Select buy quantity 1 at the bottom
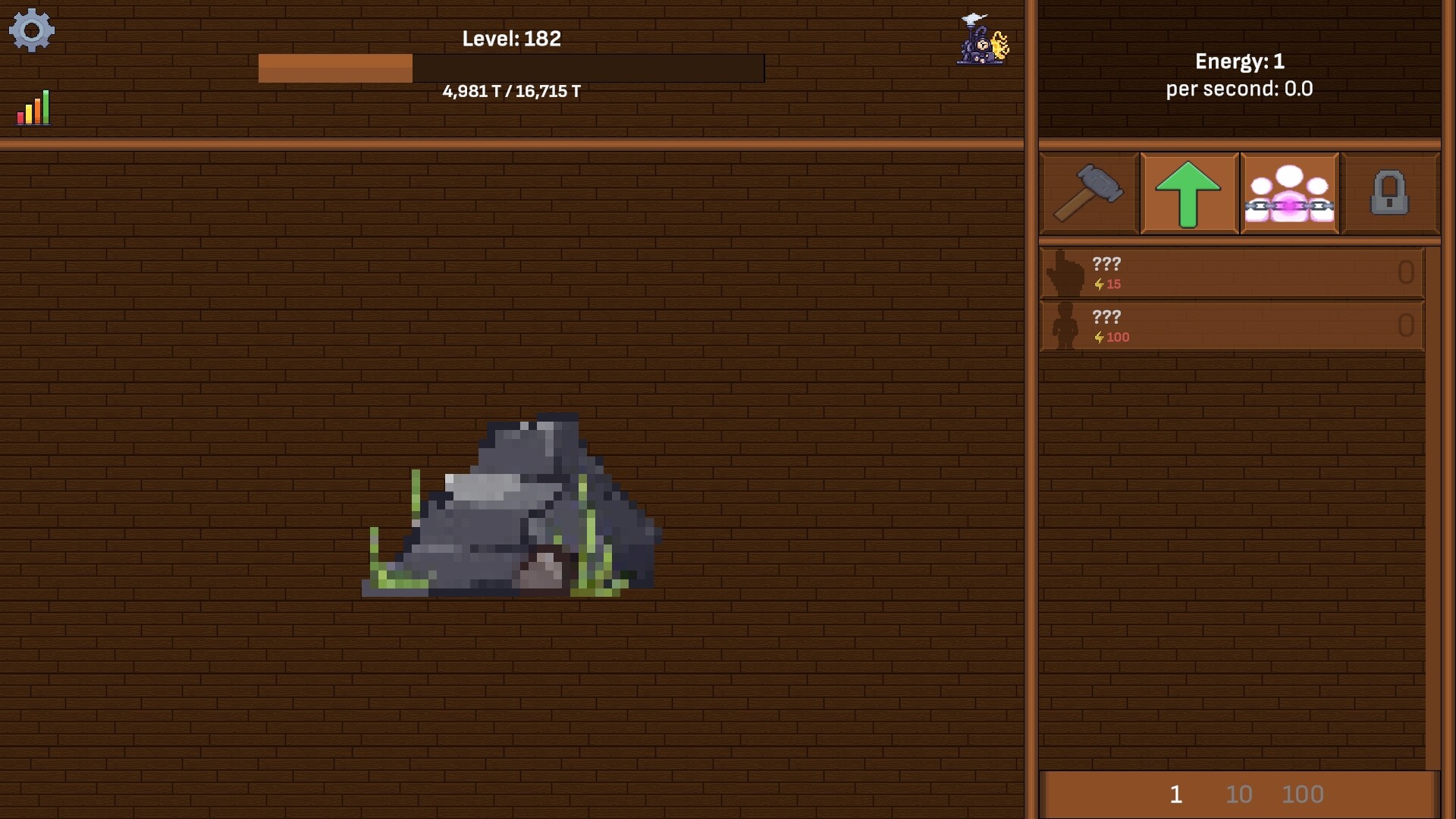 click(x=1176, y=795)
